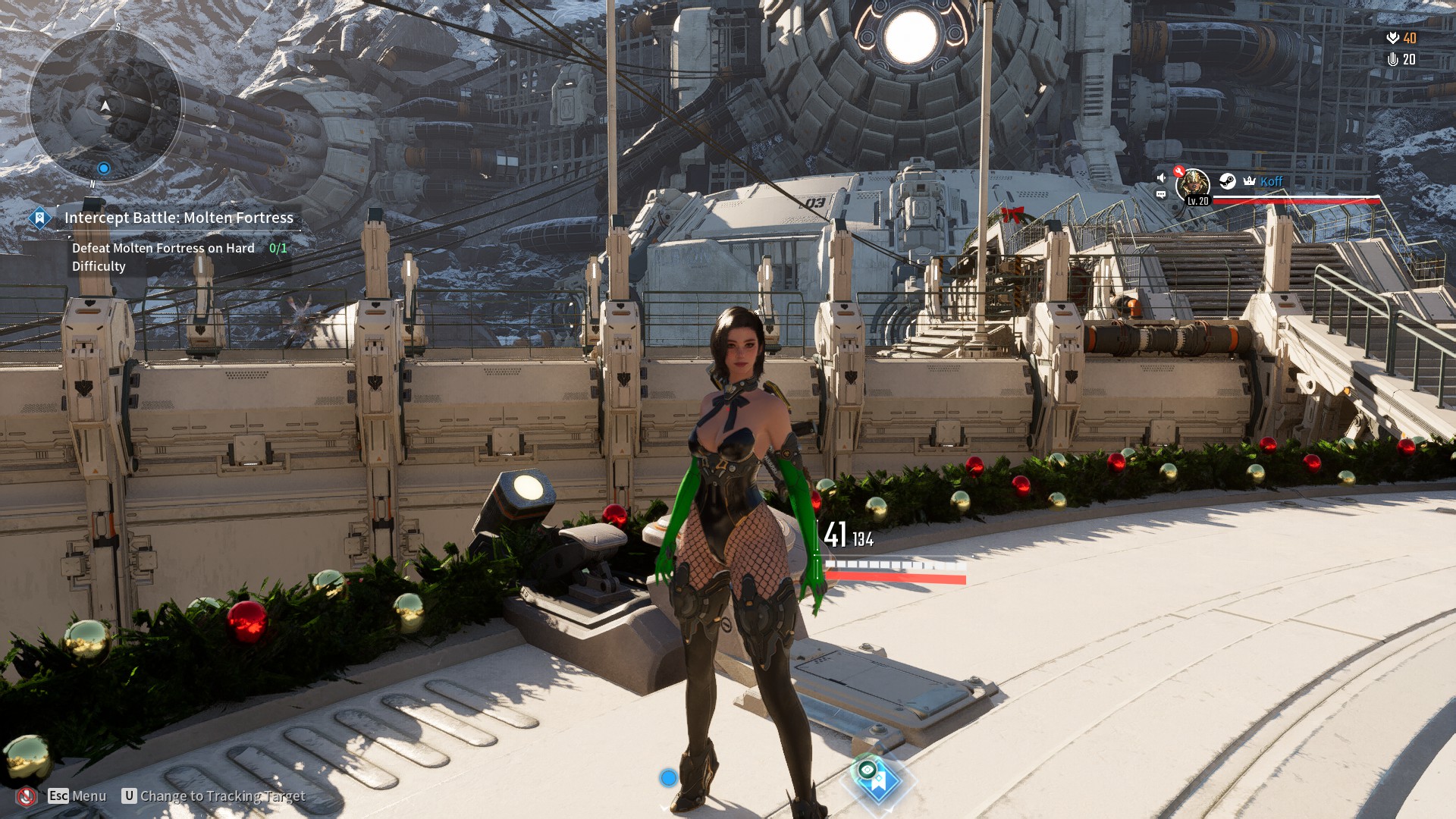The image size is (1456, 819).
Task: Toggle the speaker icon next to Koff's portrait
Action: tap(1161, 177)
